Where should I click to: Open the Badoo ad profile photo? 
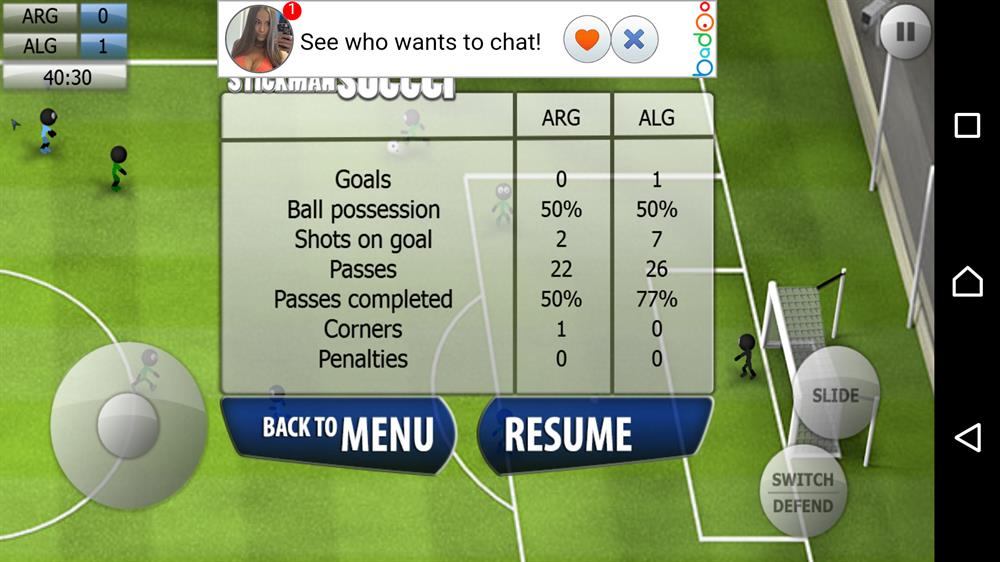(x=259, y=39)
